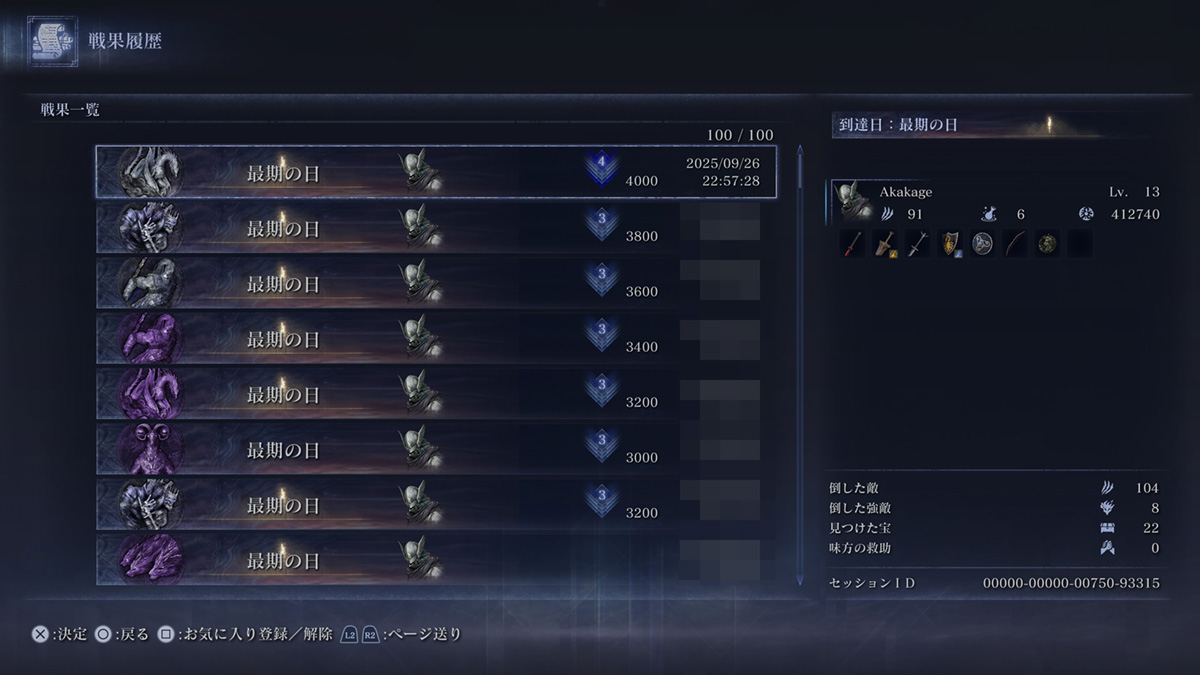This screenshot has width=1200, height=675.
Task: Open the record with 3800 points
Action: coord(436,228)
